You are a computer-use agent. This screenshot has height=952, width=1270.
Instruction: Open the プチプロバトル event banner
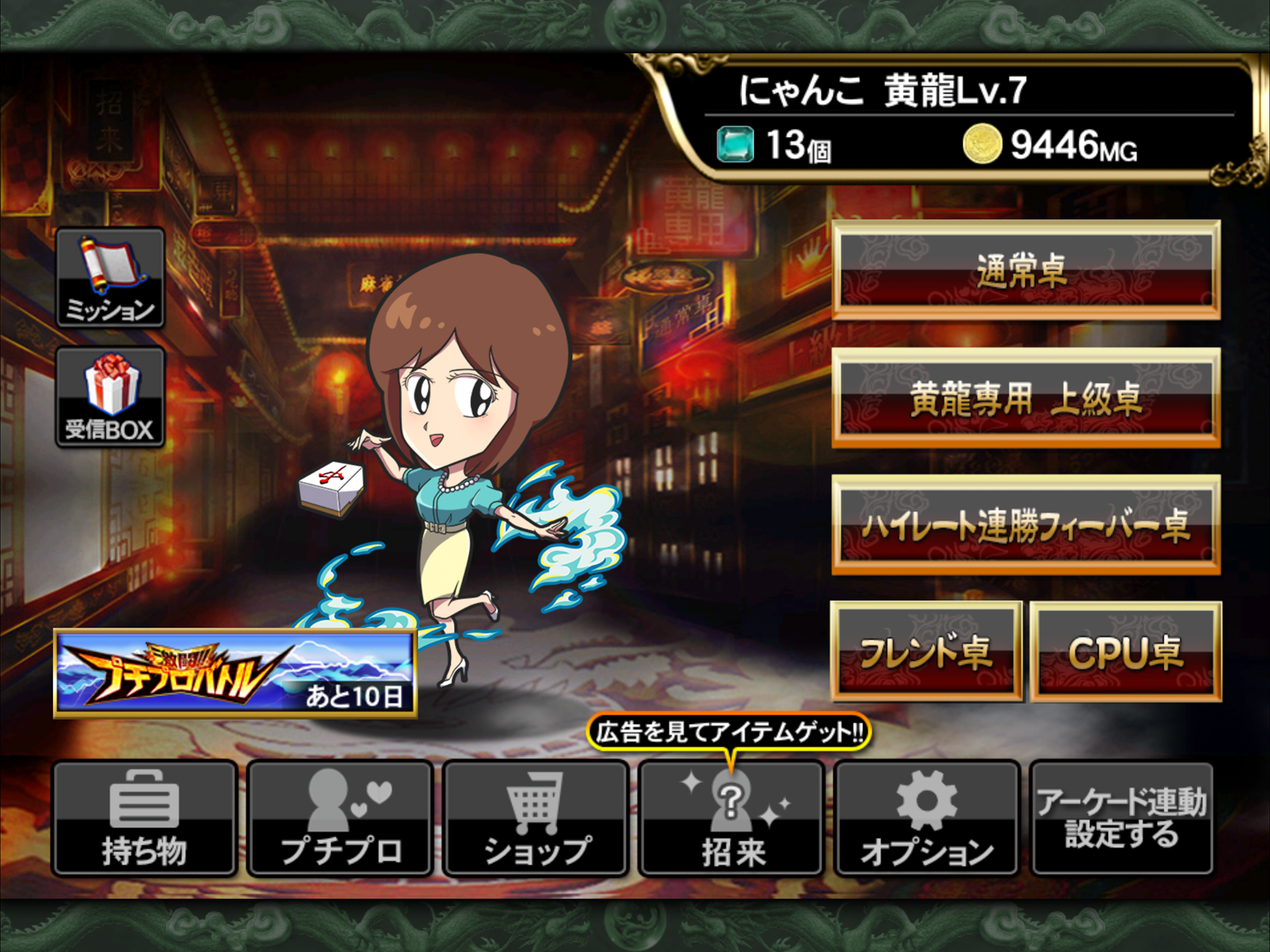[x=235, y=673]
